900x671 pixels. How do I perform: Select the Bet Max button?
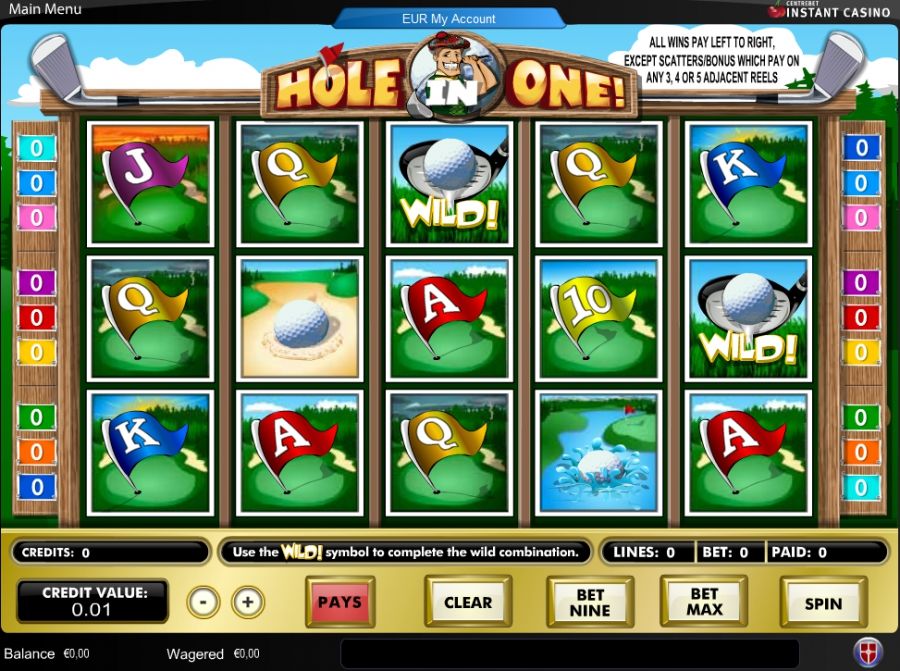tap(704, 602)
